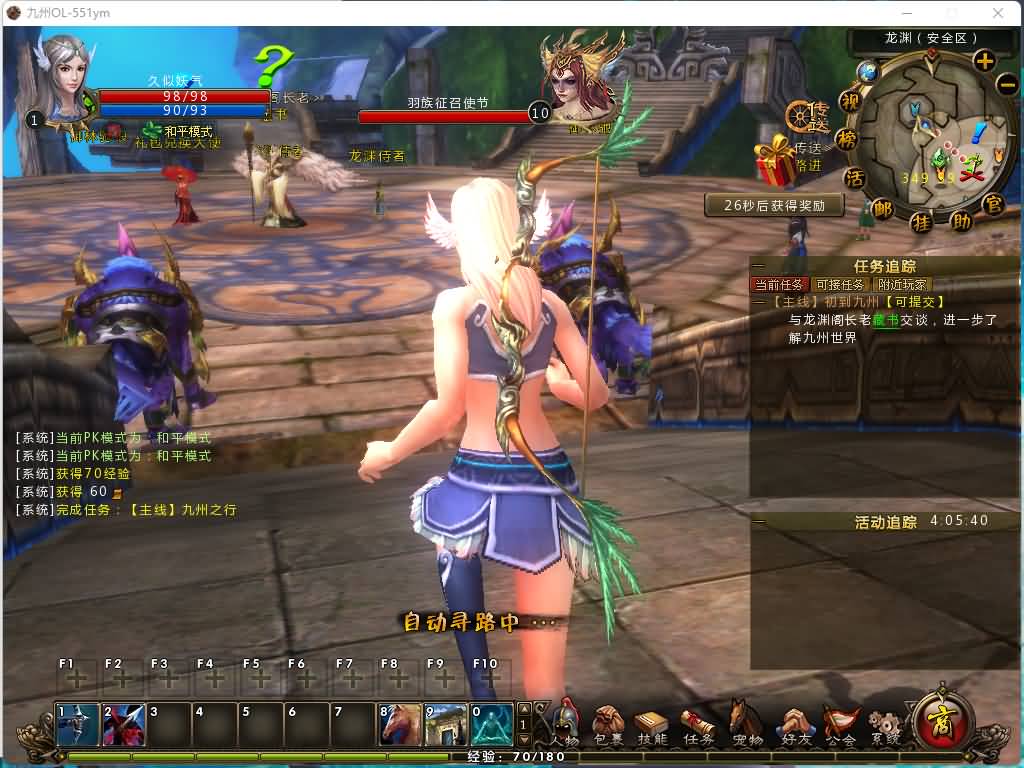The image size is (1024, 768).
Task: Open the 技能 skills book
Action: 652,723
